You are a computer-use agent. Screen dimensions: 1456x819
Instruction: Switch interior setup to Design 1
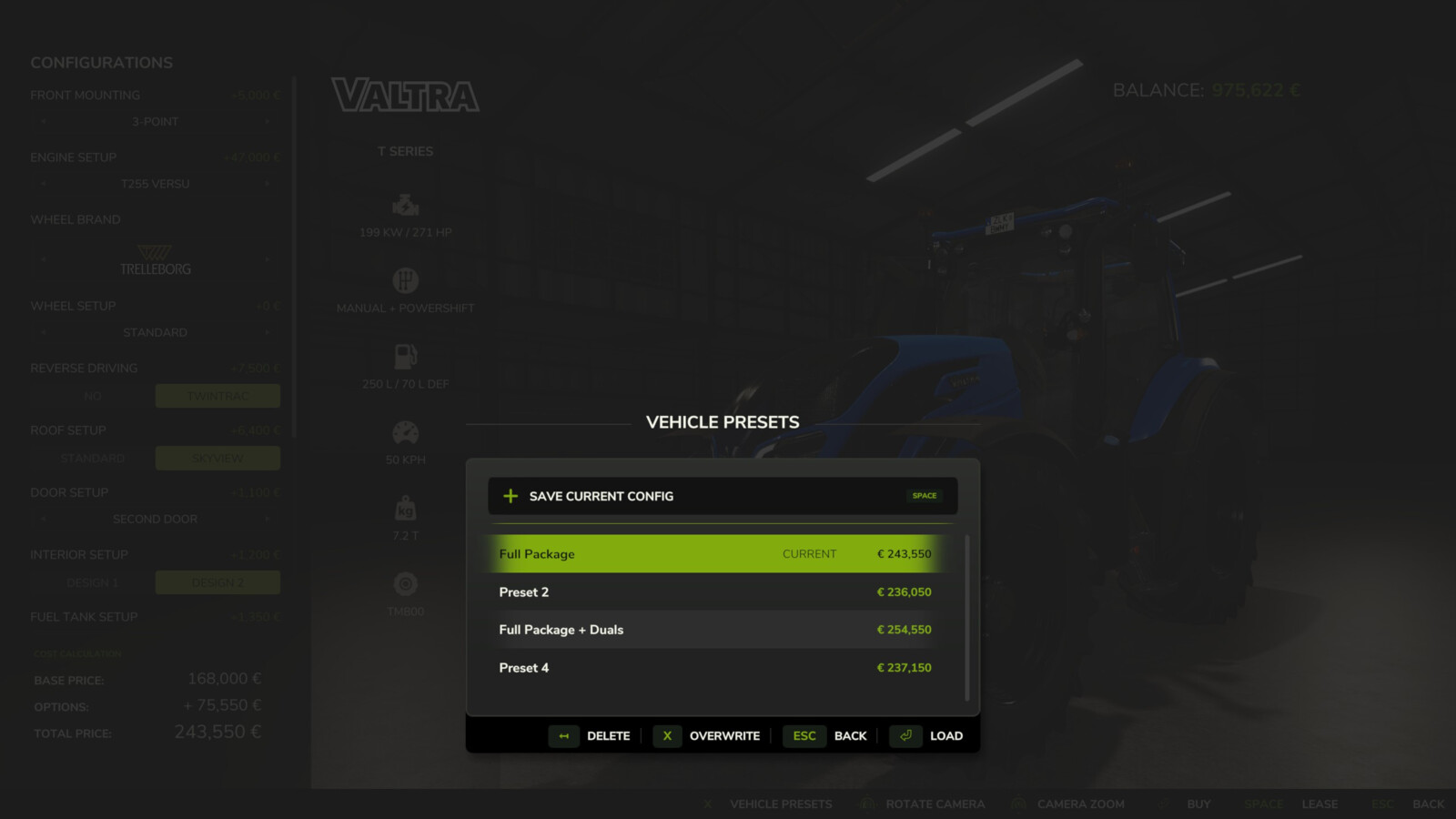click(93, 582)
